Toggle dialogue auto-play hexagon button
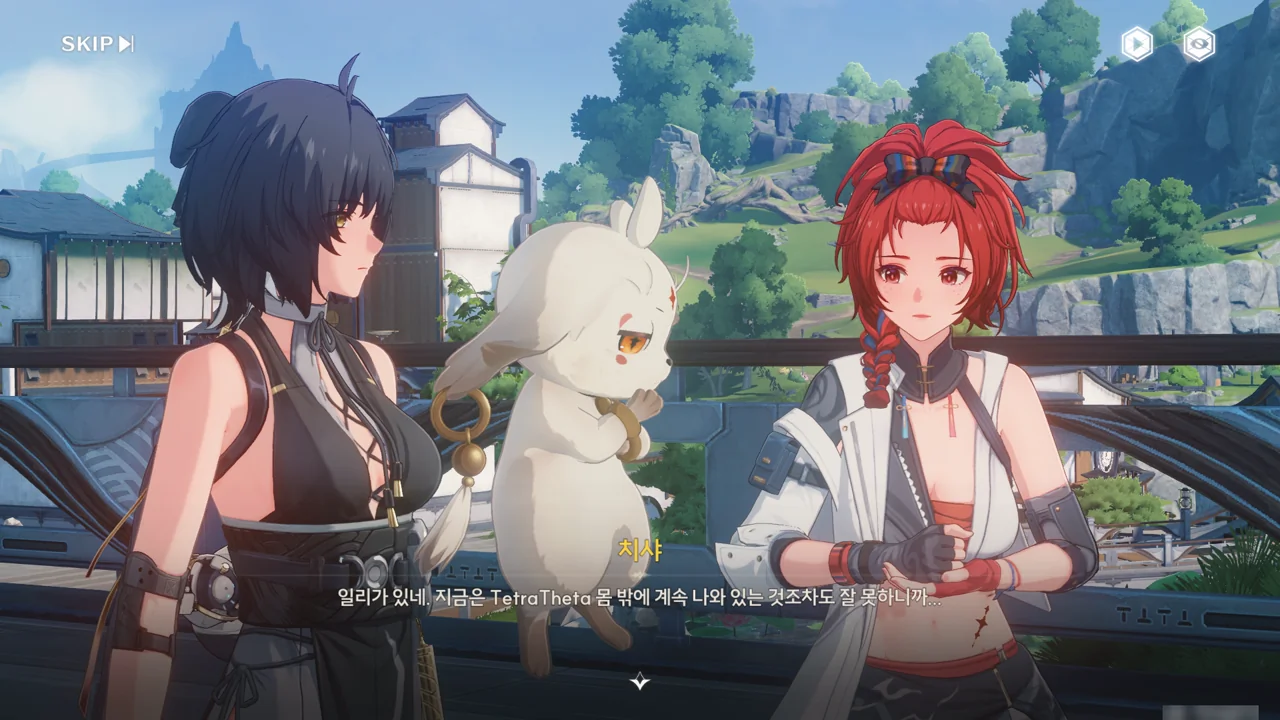 coord(1136,44)
